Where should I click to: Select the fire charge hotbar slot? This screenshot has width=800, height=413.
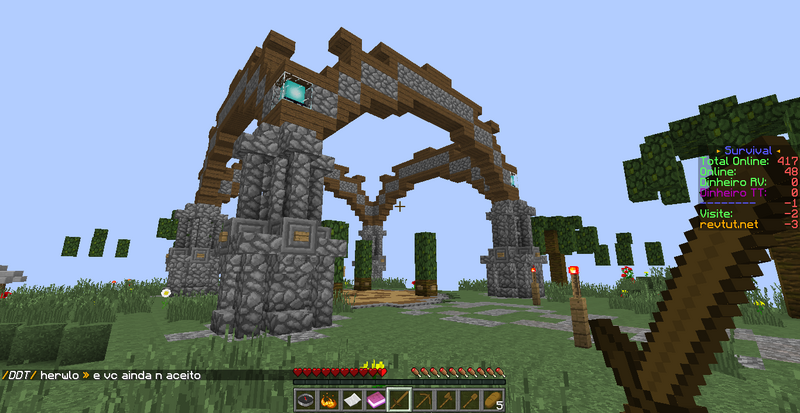pyautogui.click(x=329, y=400)
